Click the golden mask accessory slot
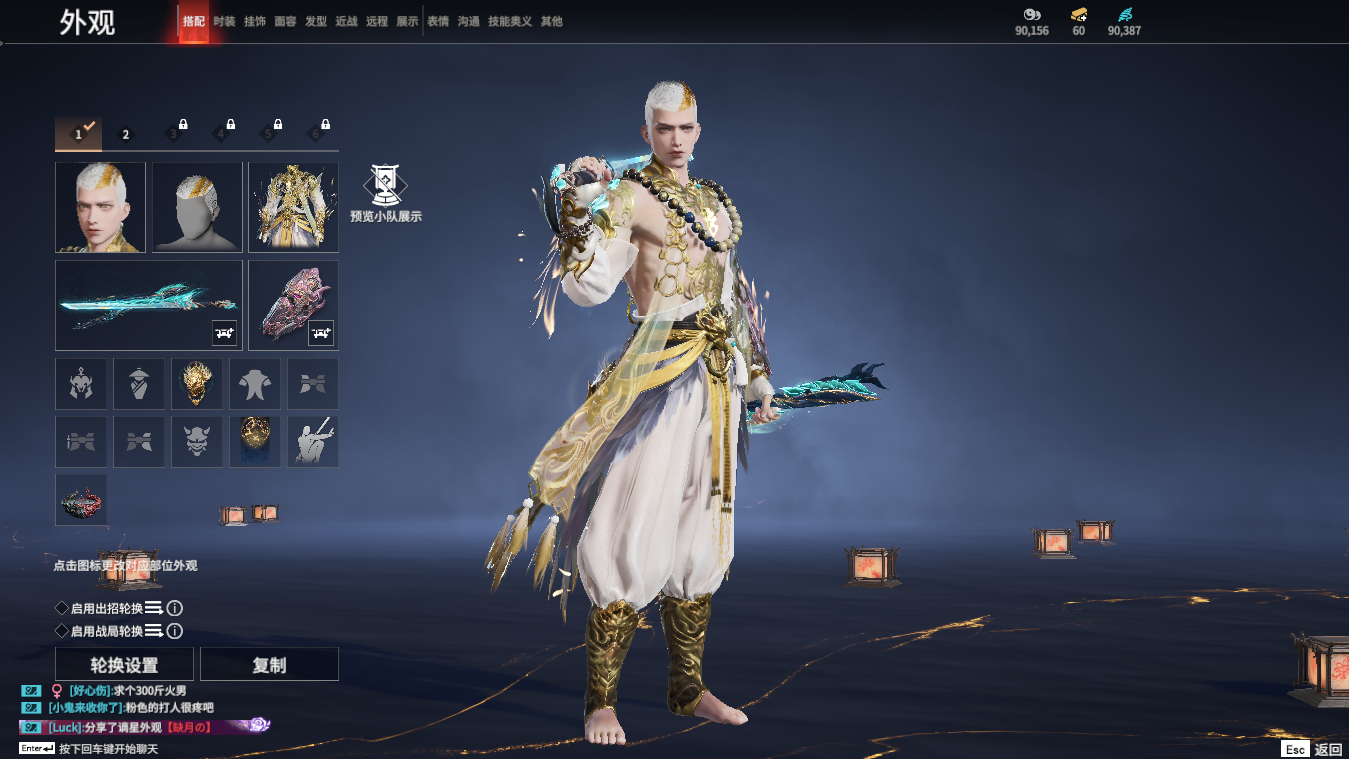Viewport: 1349px width, 759px height. (x=197, y=384)
